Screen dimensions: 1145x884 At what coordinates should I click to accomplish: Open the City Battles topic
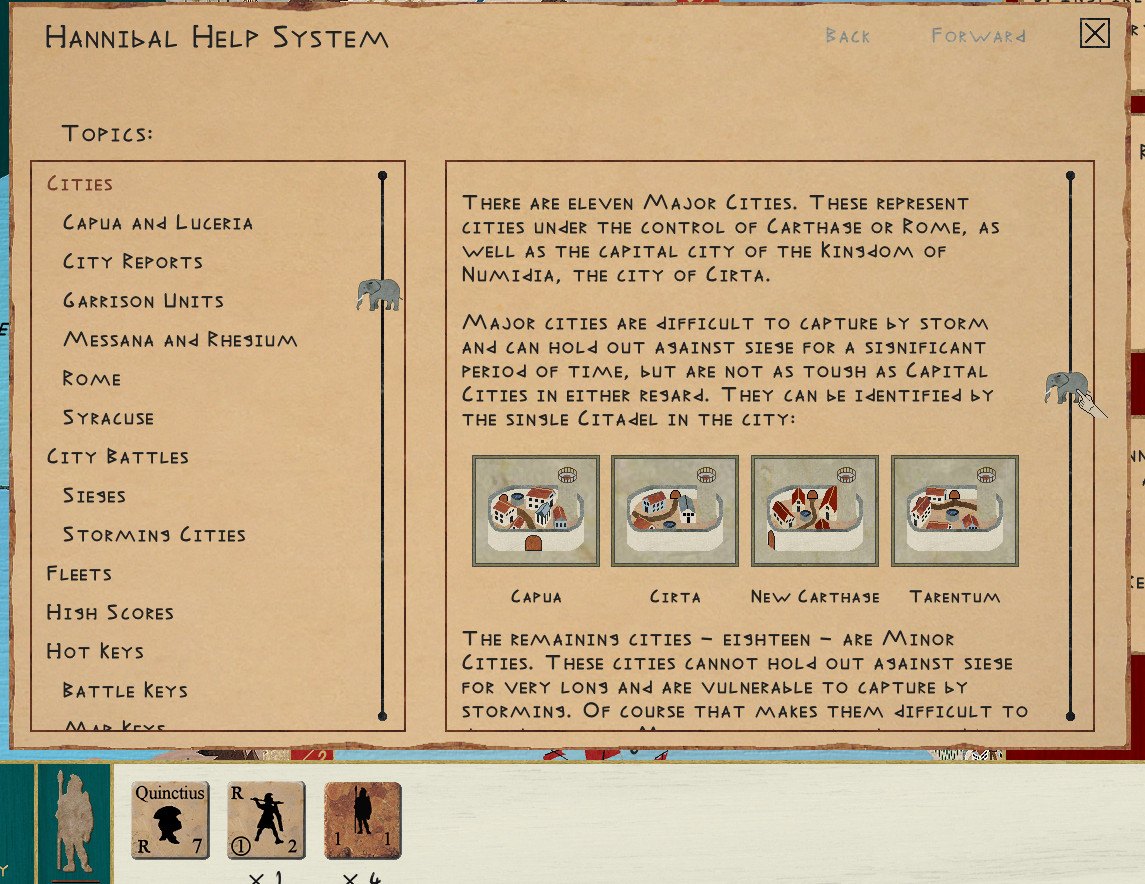118,457
